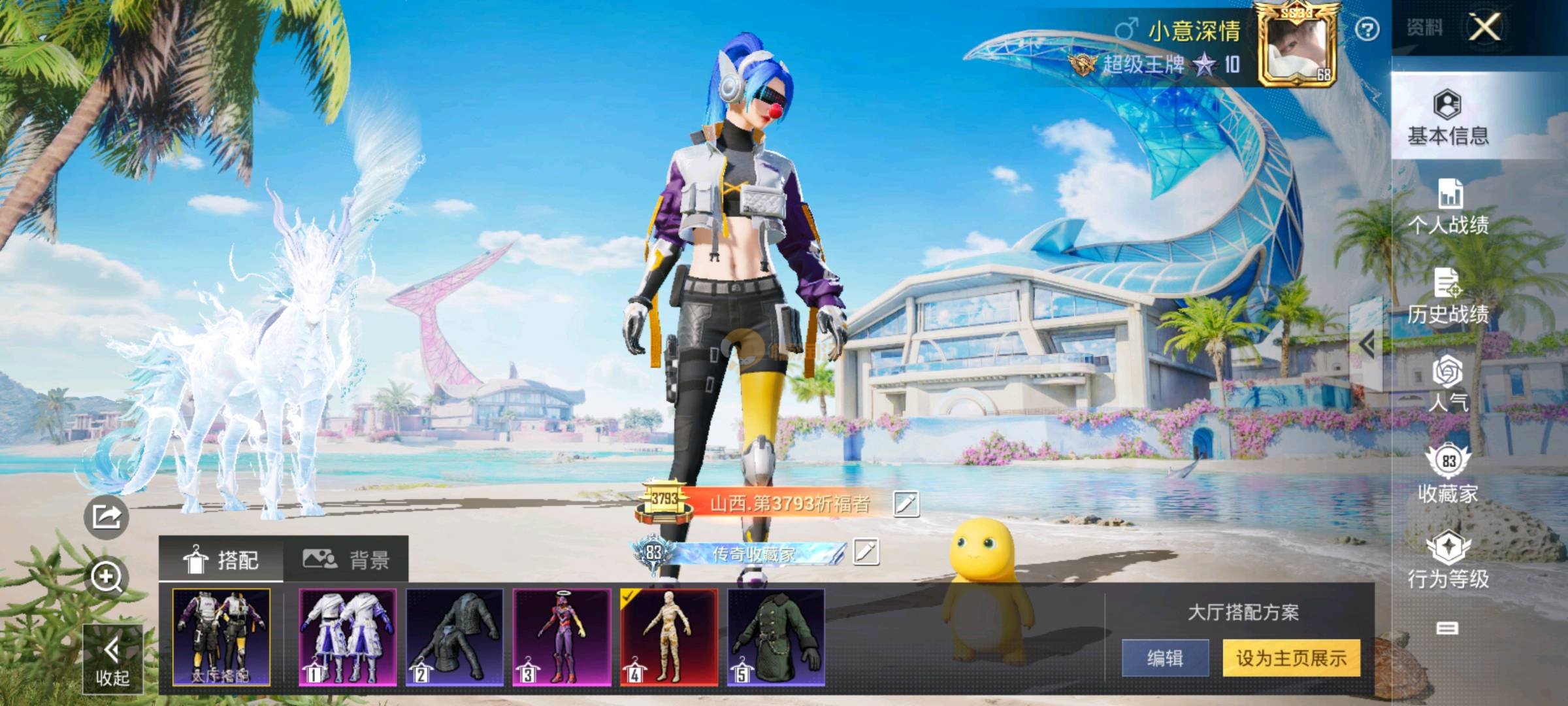1568x706 pixels.
Task: Choose 设为主页展示 set as homepage display
Action: [1292, 658]
